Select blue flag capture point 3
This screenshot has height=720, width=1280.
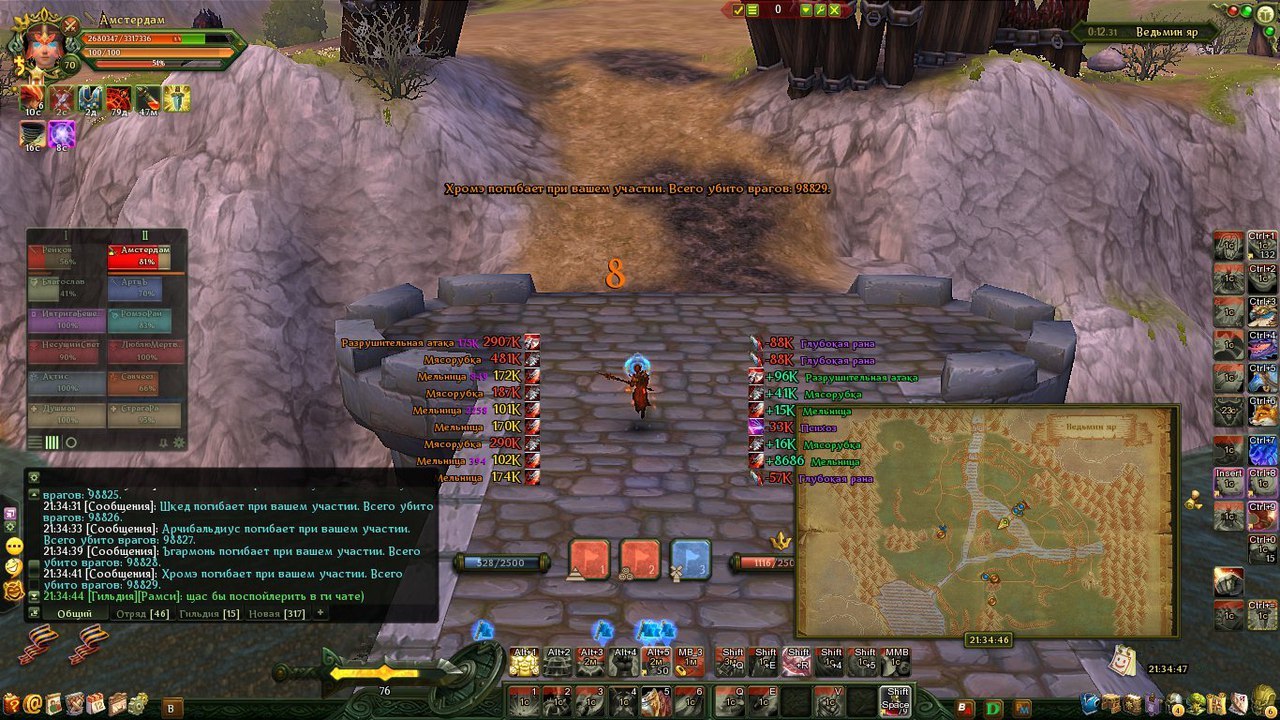(690, 560)
